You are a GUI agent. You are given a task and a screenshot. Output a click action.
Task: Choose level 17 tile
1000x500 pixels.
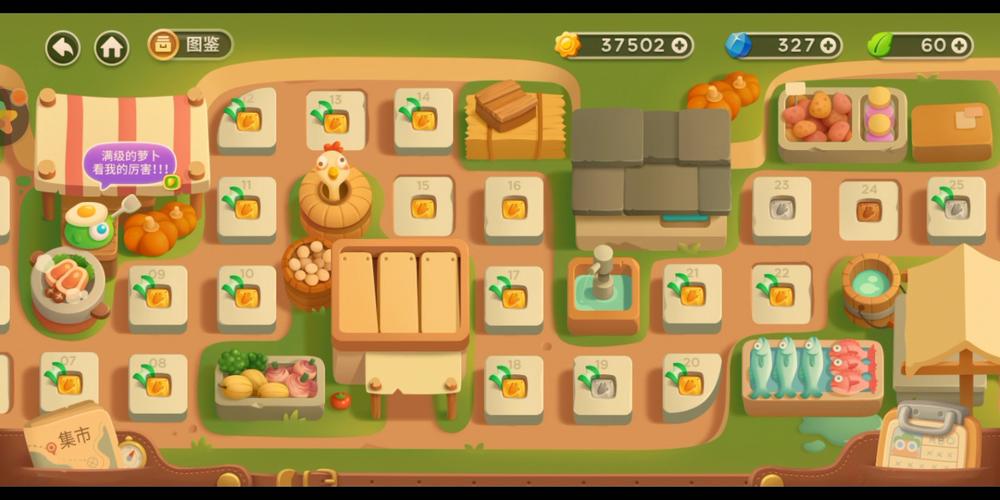point(513,296)
